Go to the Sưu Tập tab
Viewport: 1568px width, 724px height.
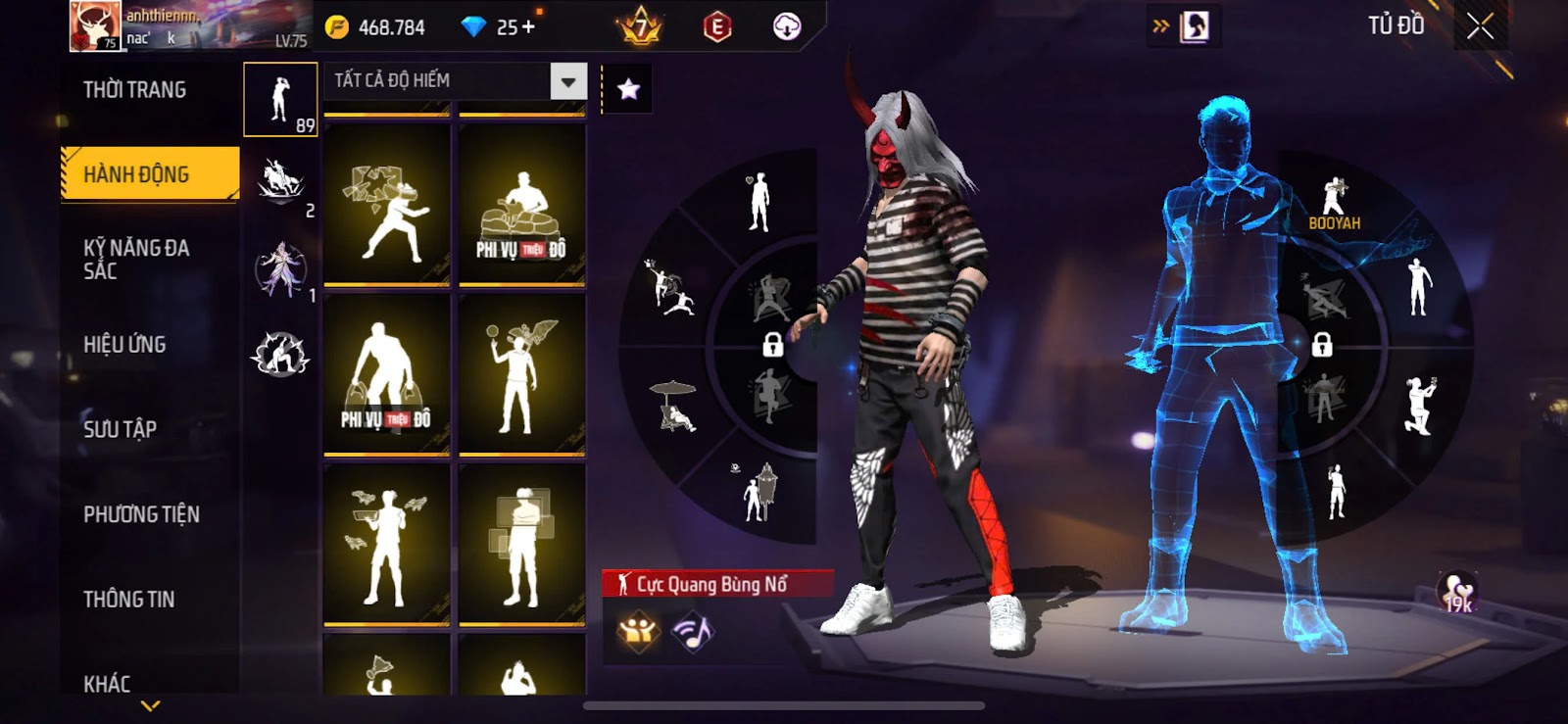point(120,429)
